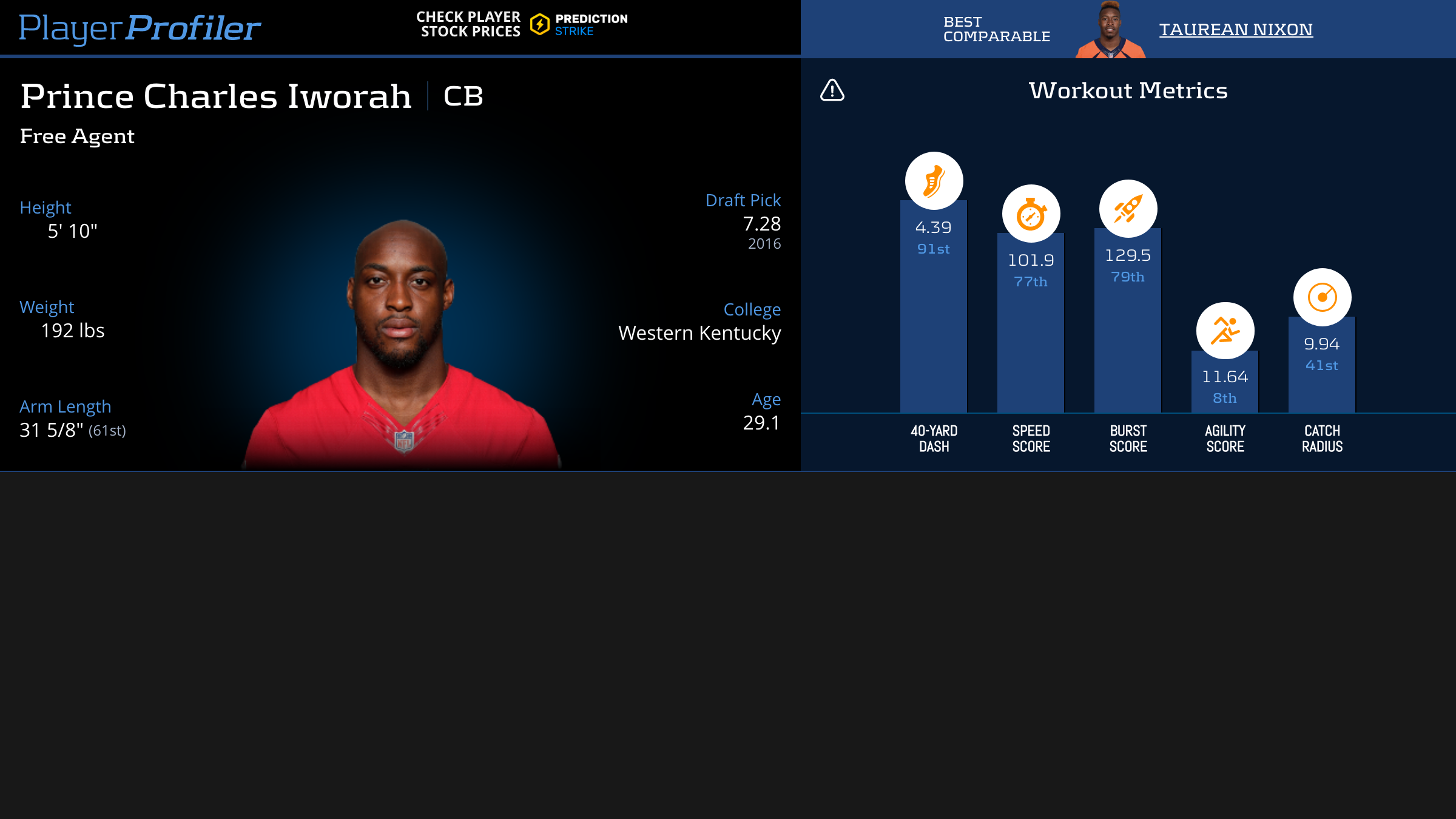Screen dimensions: 1456x819
Task: Select the Agility Score runner icon
Action: tap(1225, 331)
